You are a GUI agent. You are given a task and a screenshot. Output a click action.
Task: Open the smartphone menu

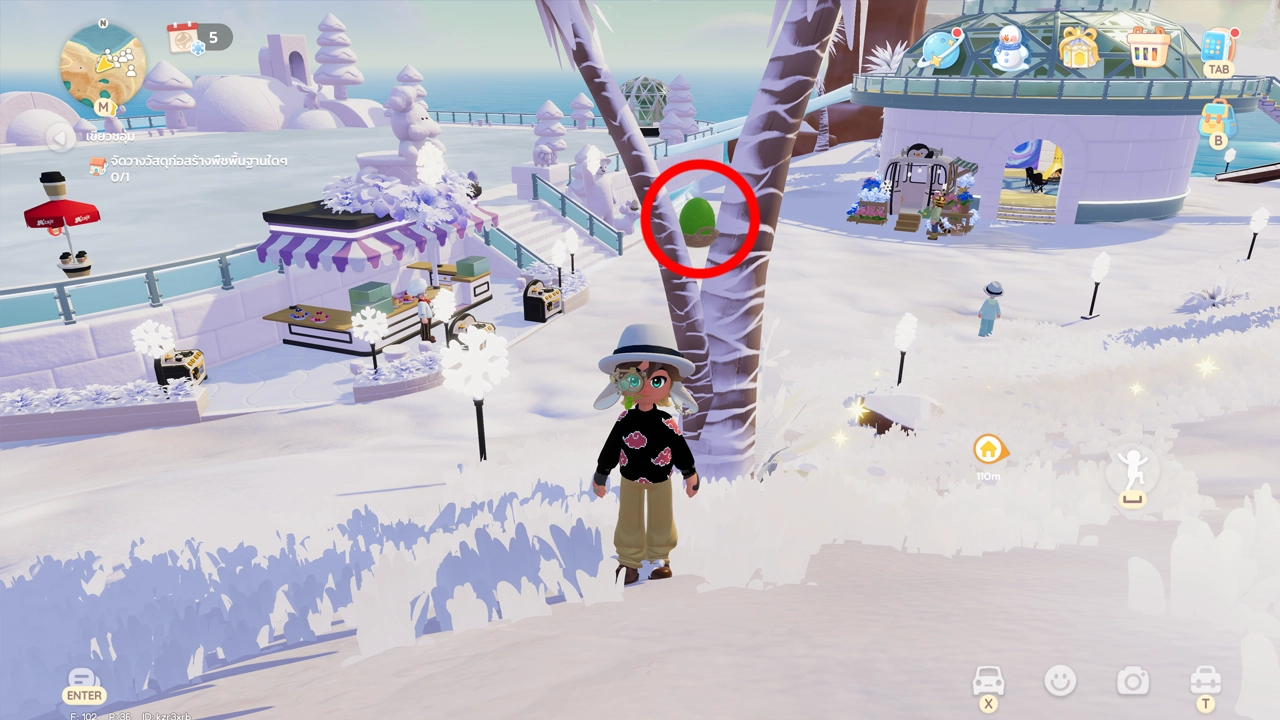point(1217,46)
